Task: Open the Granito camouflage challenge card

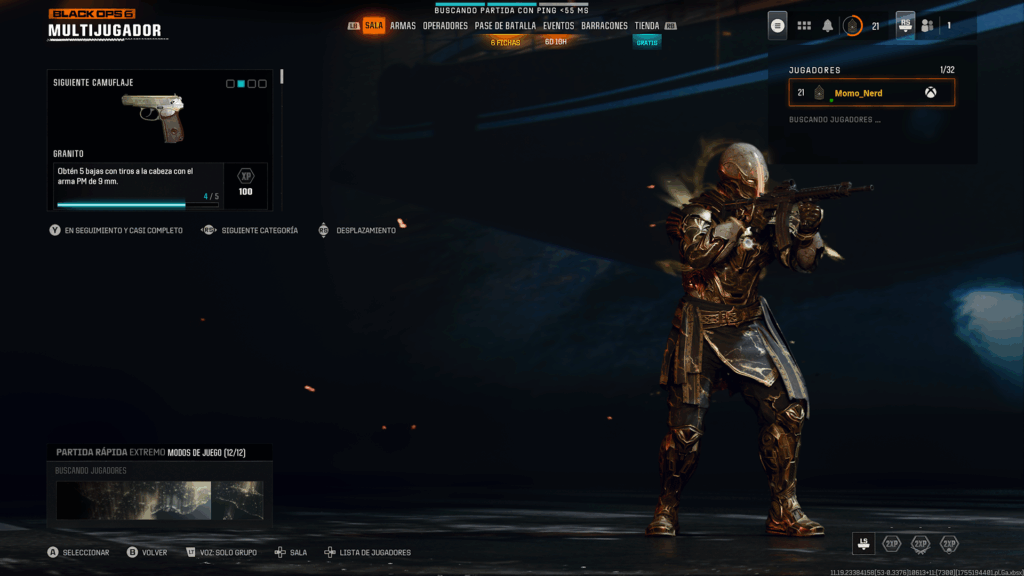Action: [160, 140]
